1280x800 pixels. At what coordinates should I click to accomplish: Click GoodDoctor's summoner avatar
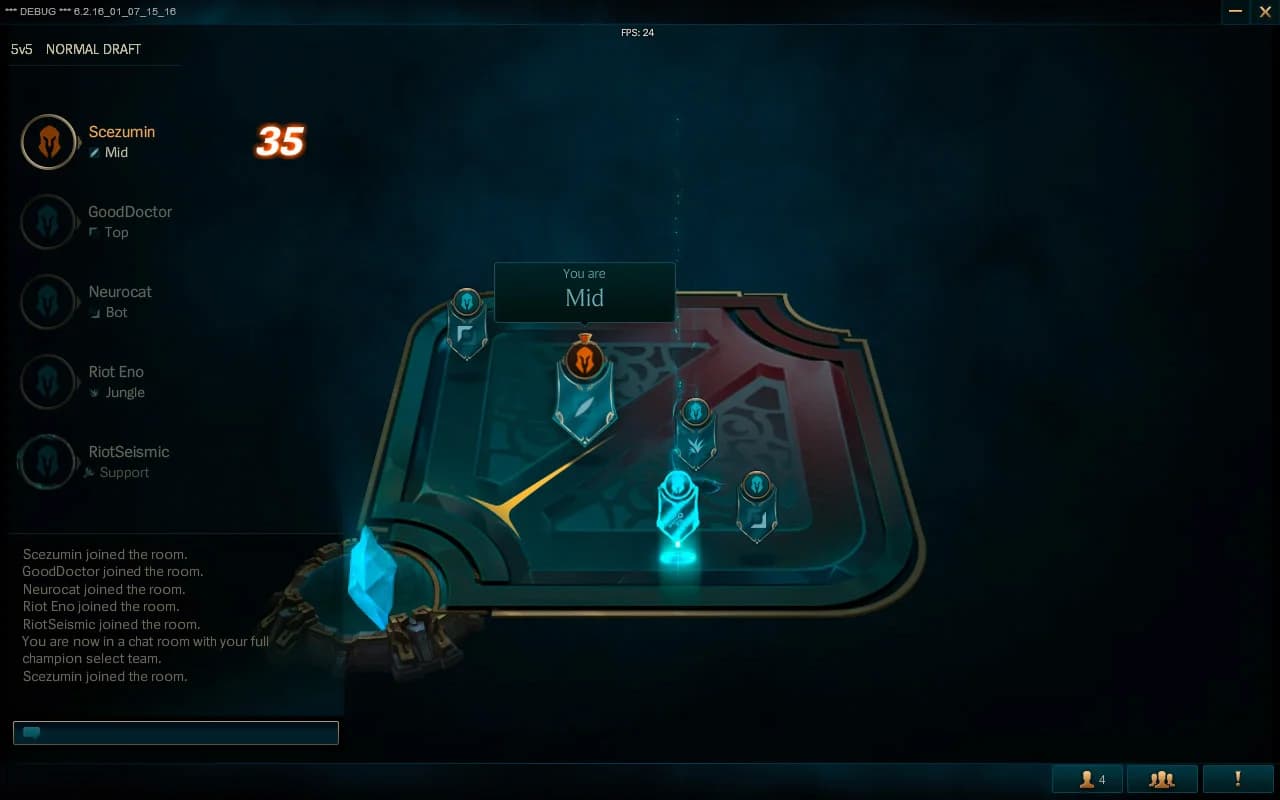49,221
